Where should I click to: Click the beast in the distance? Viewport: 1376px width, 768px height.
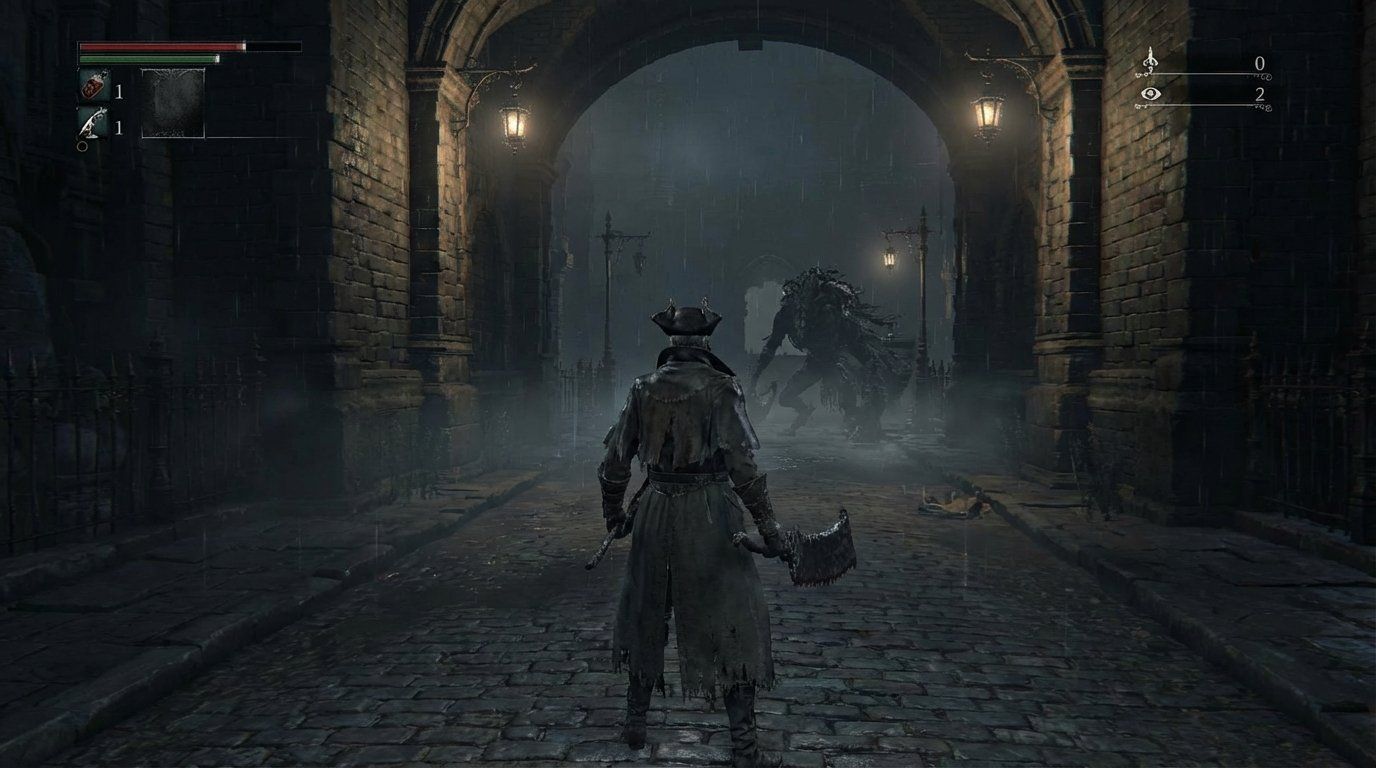pyautogui.click(x=835, y=340)
